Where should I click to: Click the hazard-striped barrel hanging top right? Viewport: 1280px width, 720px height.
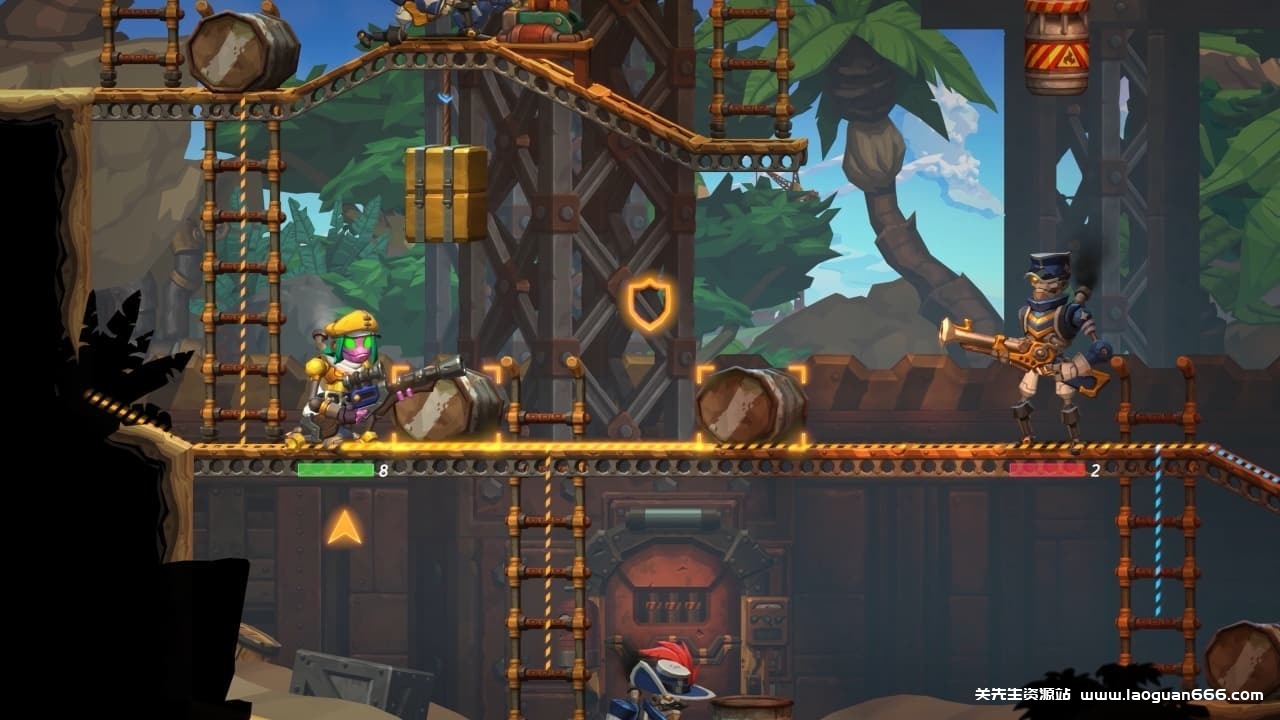(1053, 48)
